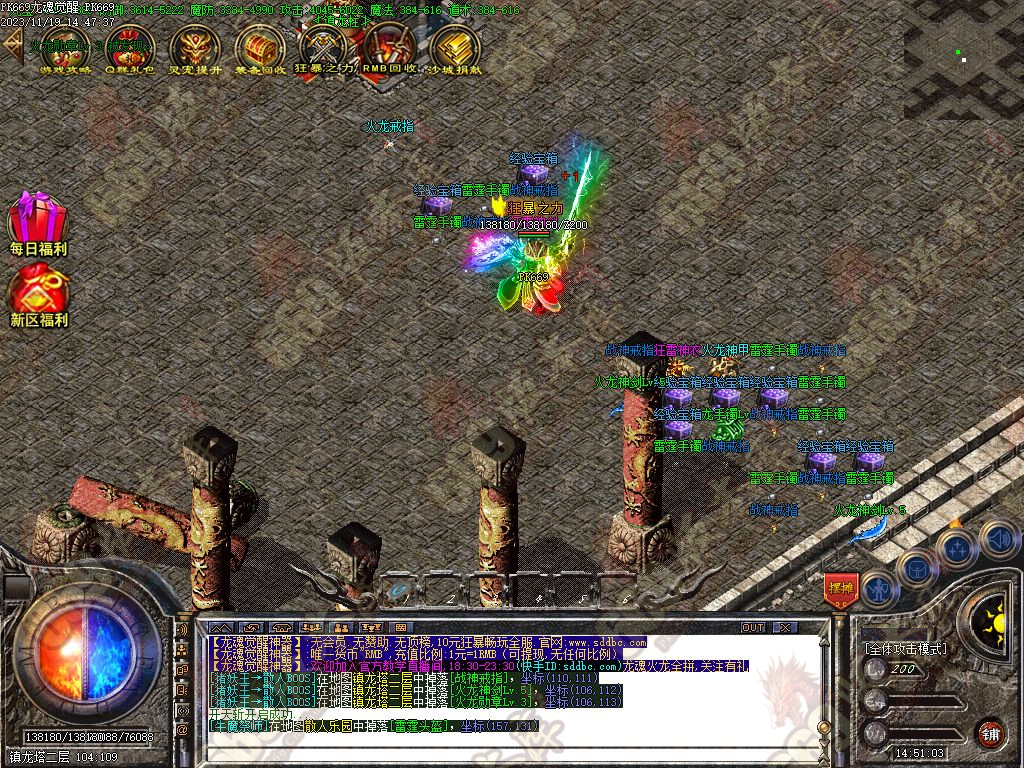
Task: Activate the 狂暴之力 crossed swords icon
Action: (324, 48)
